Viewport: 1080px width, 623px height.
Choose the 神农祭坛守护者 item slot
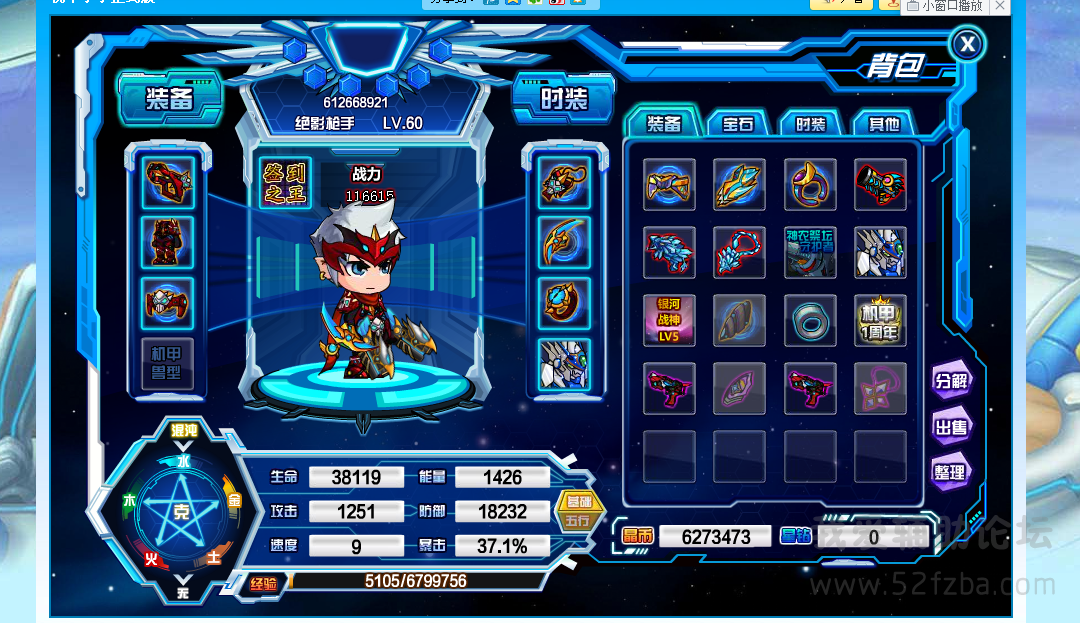(810, 252)
